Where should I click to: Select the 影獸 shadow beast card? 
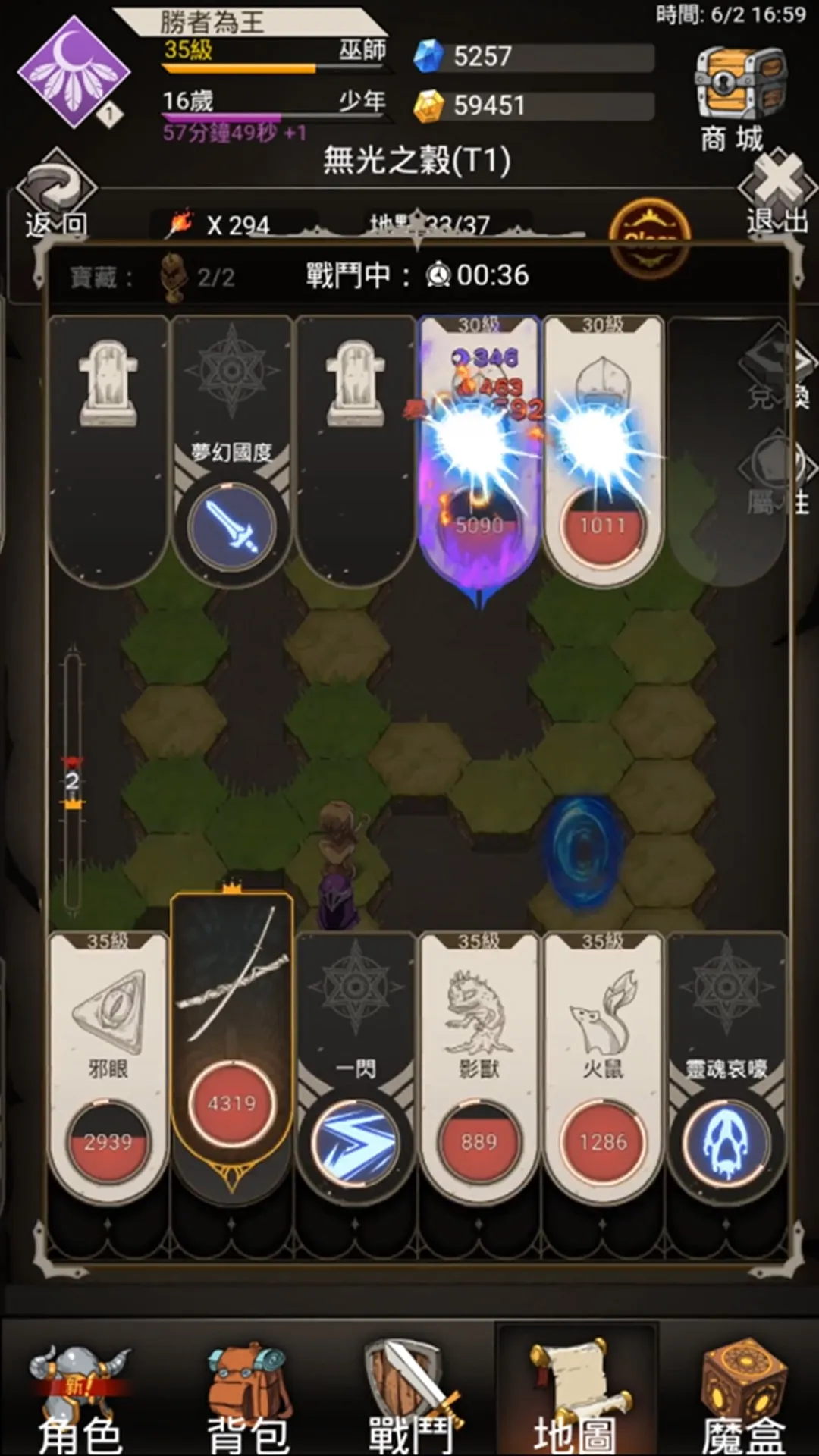(479, 1062)
